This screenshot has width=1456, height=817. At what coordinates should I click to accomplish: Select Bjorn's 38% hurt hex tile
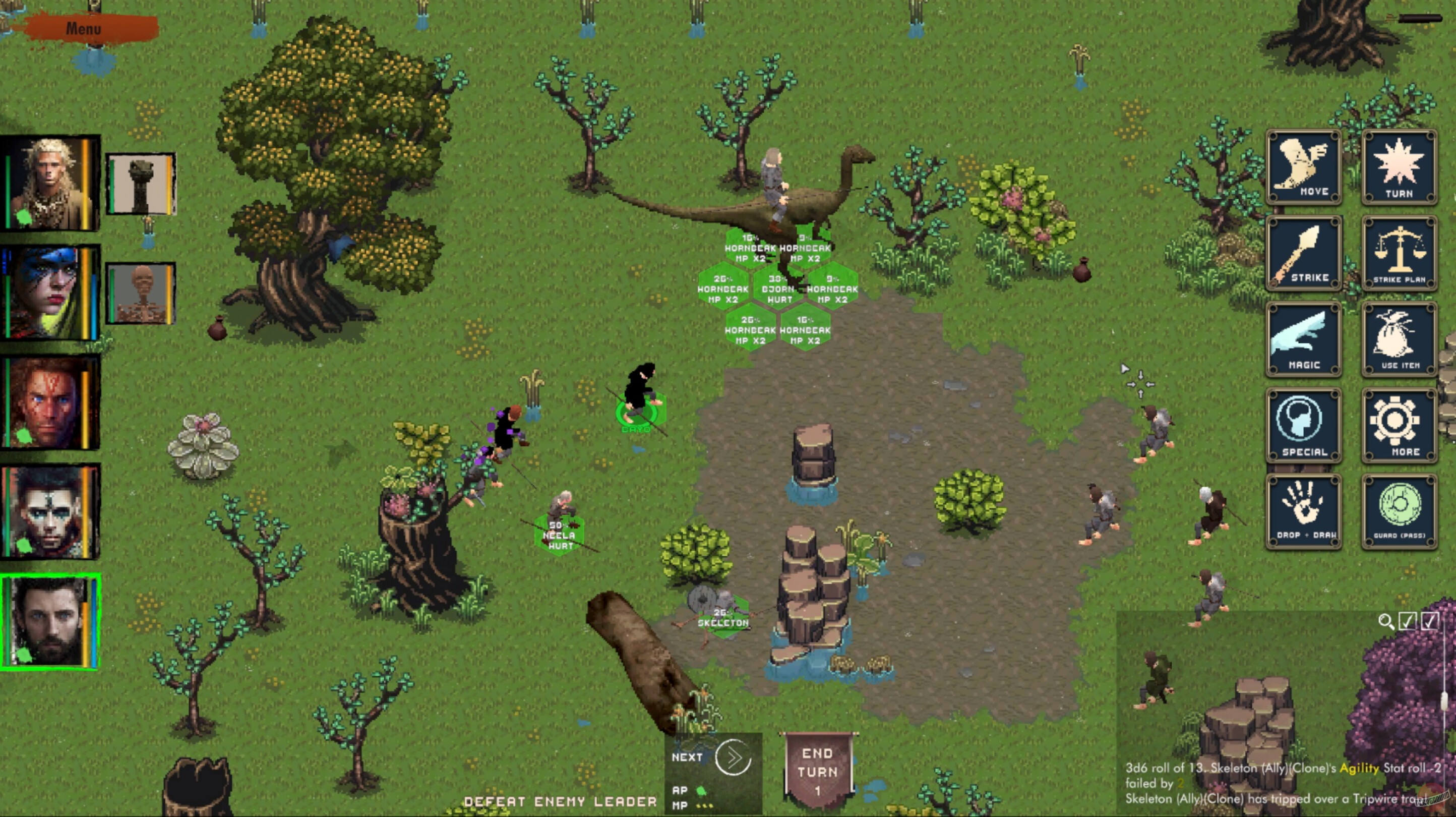[780, 289]
